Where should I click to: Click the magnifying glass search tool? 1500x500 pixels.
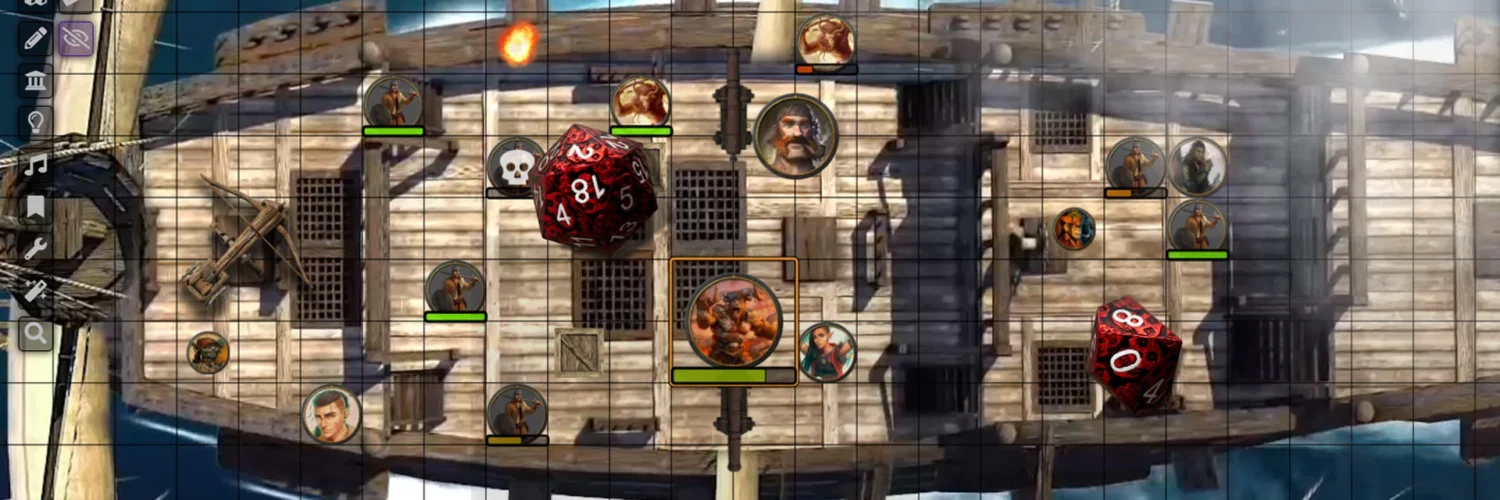36,334
